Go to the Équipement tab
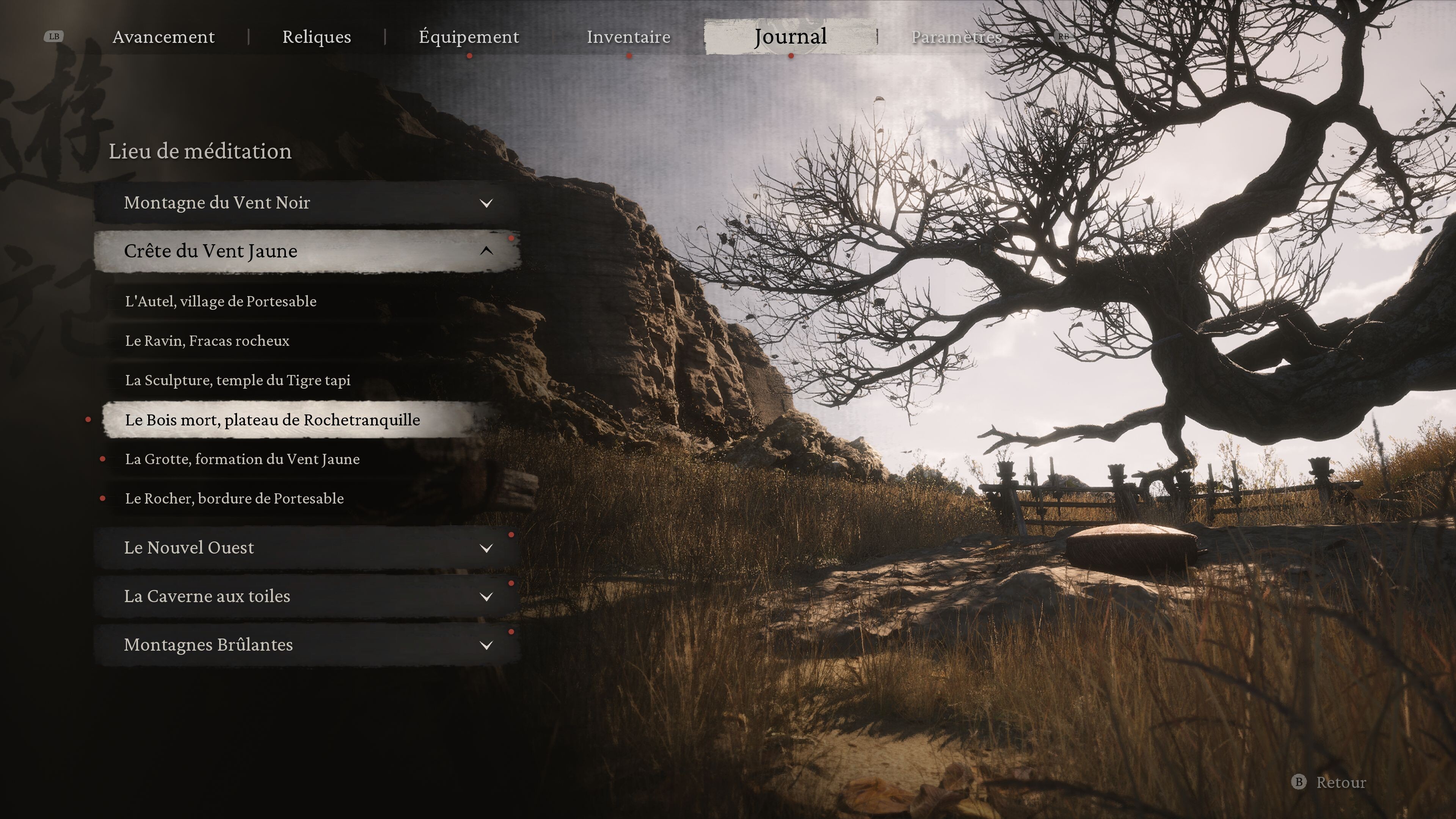1456x819 pixels. pos(469,37)
